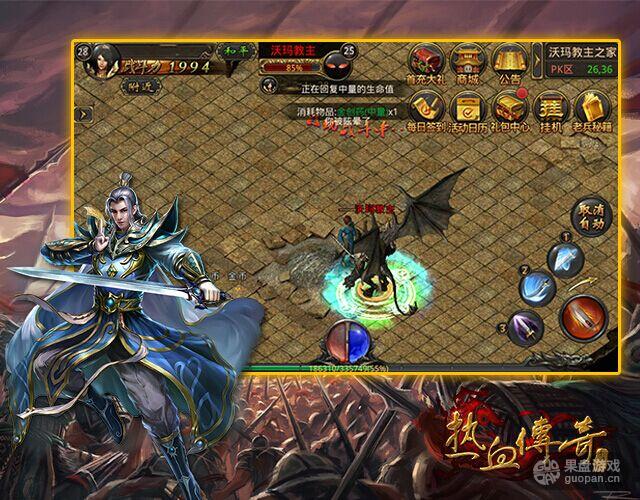The width and height of the screenshot is (640, 500).
Task: Toggle 挂机 auto-battle mode
Action: [x=549, y=109]
